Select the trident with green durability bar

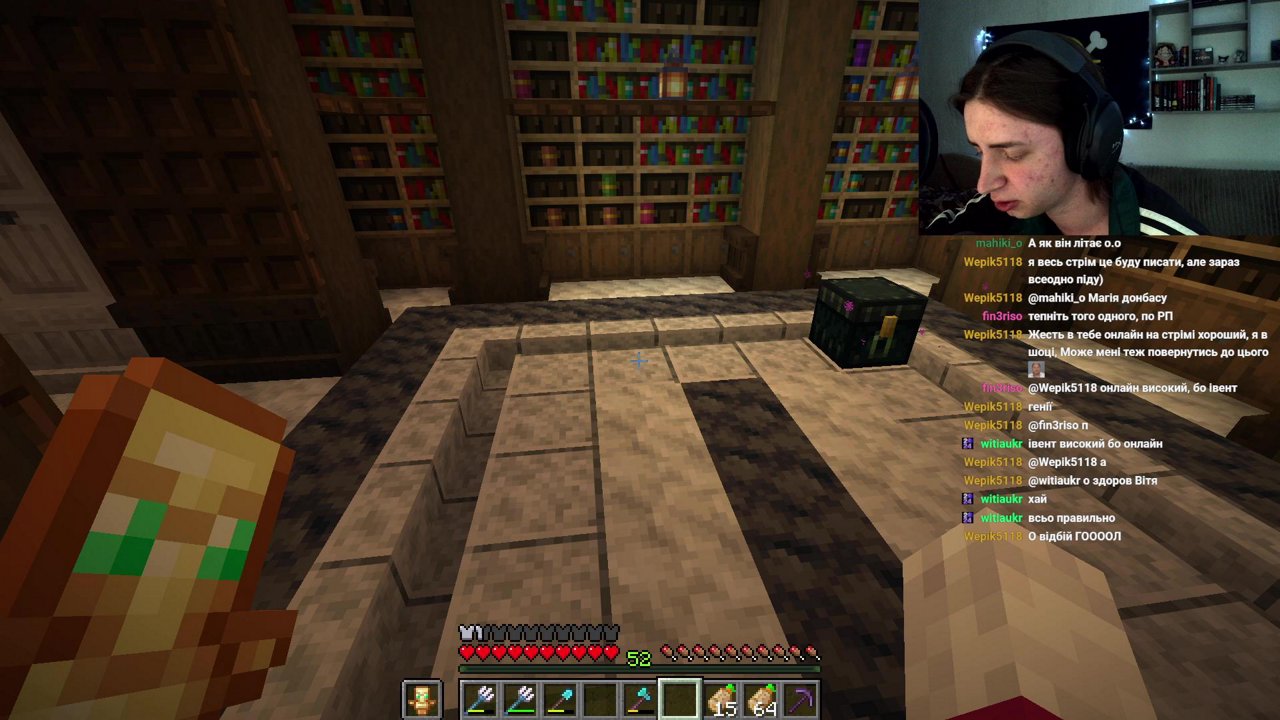520,699
